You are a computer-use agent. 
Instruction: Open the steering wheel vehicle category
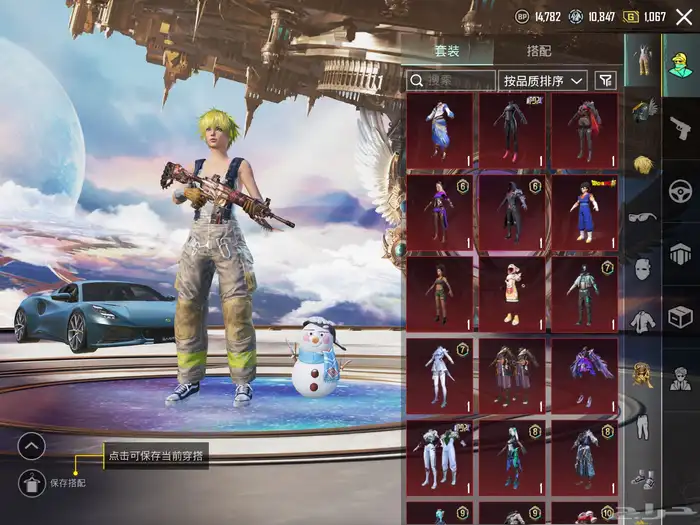[681, 190]
